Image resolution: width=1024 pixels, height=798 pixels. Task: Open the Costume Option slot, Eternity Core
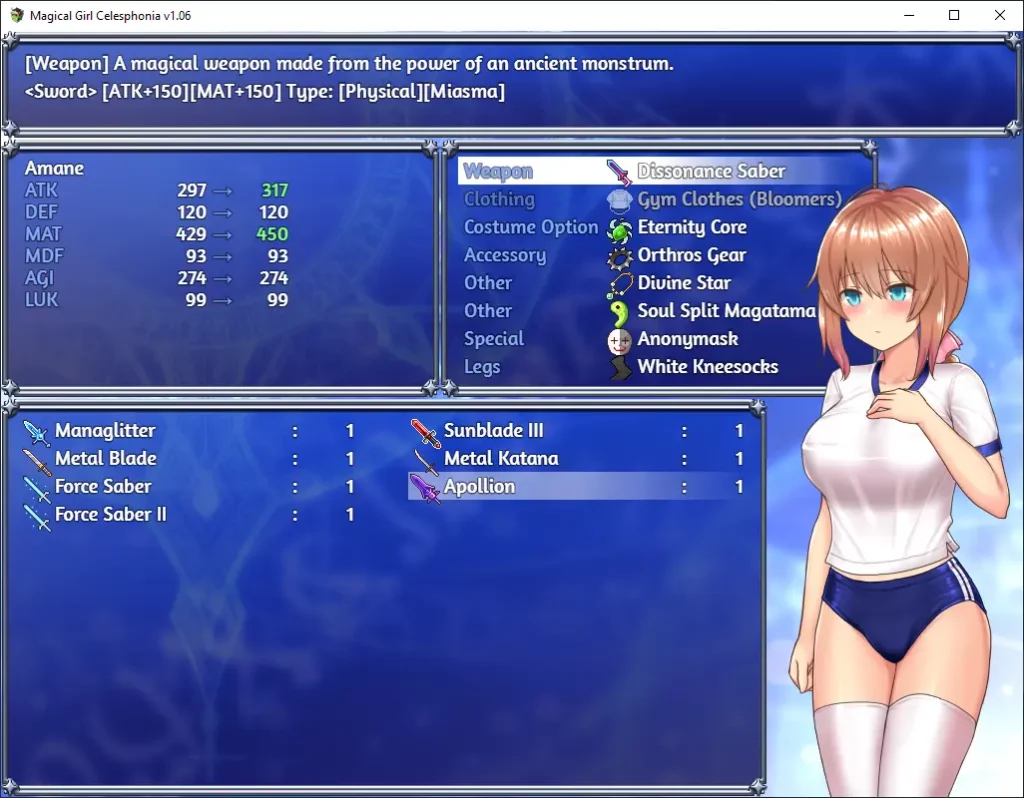pyautogui.click(x=652, y=227)
